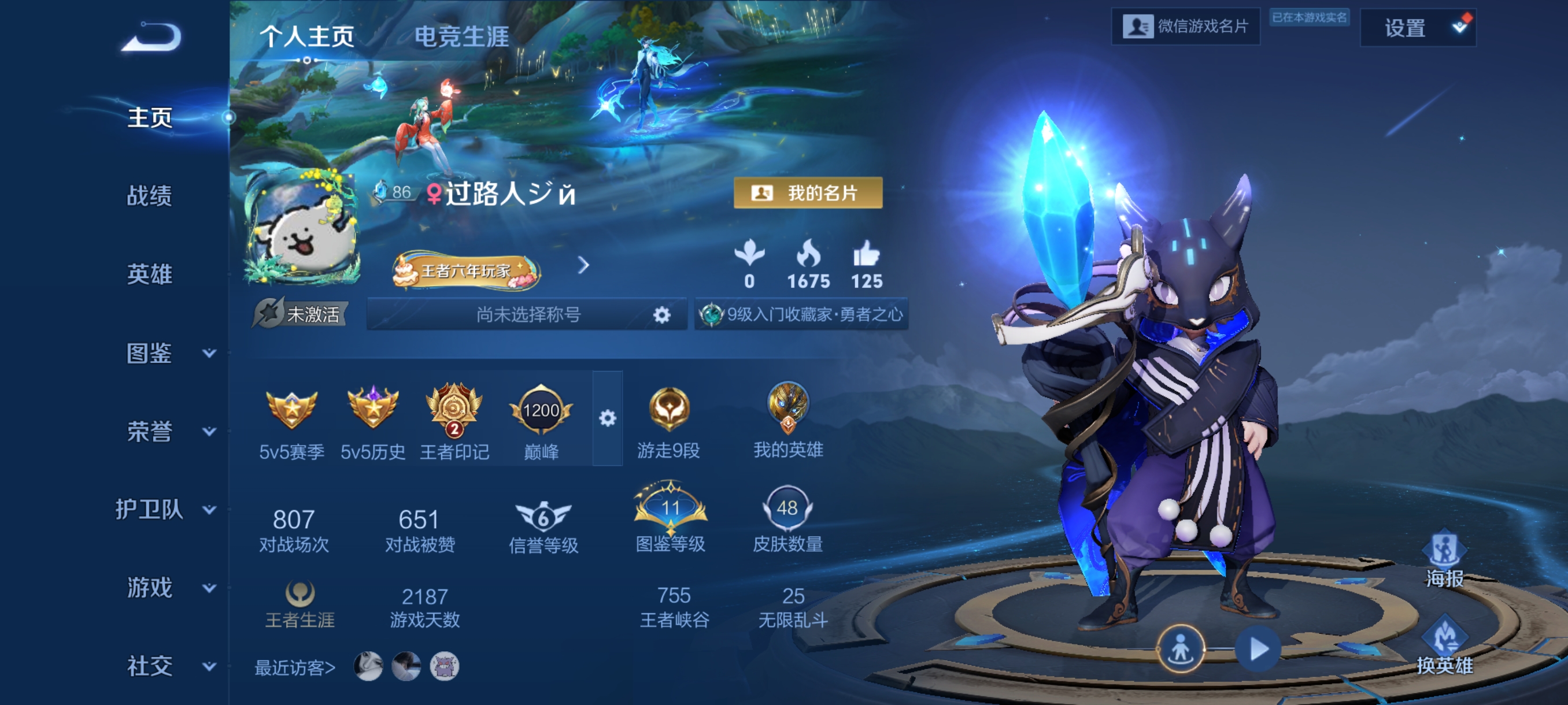Go back with the return arrow
1568x705 pixels.
[151, 38]
